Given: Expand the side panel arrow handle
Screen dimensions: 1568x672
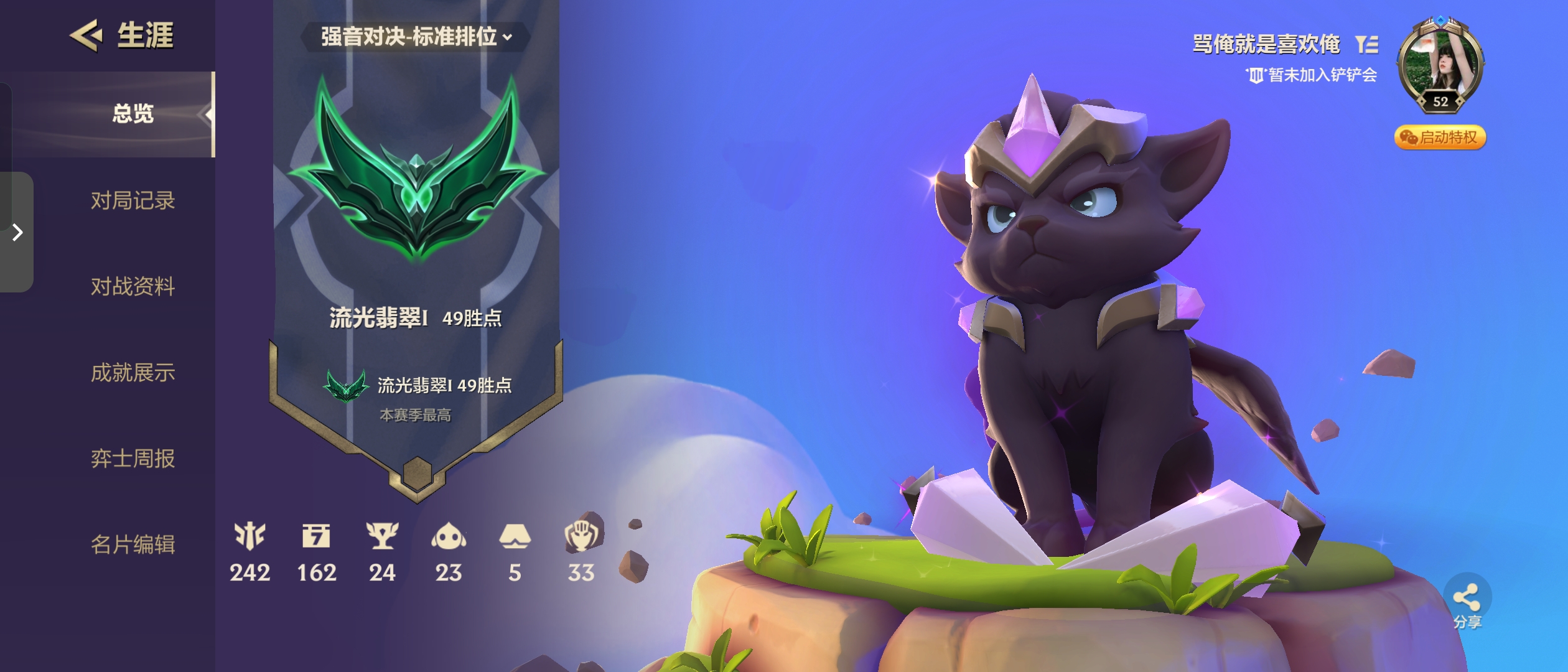Looking at the screenshot, I should click(x=17, y=233).
